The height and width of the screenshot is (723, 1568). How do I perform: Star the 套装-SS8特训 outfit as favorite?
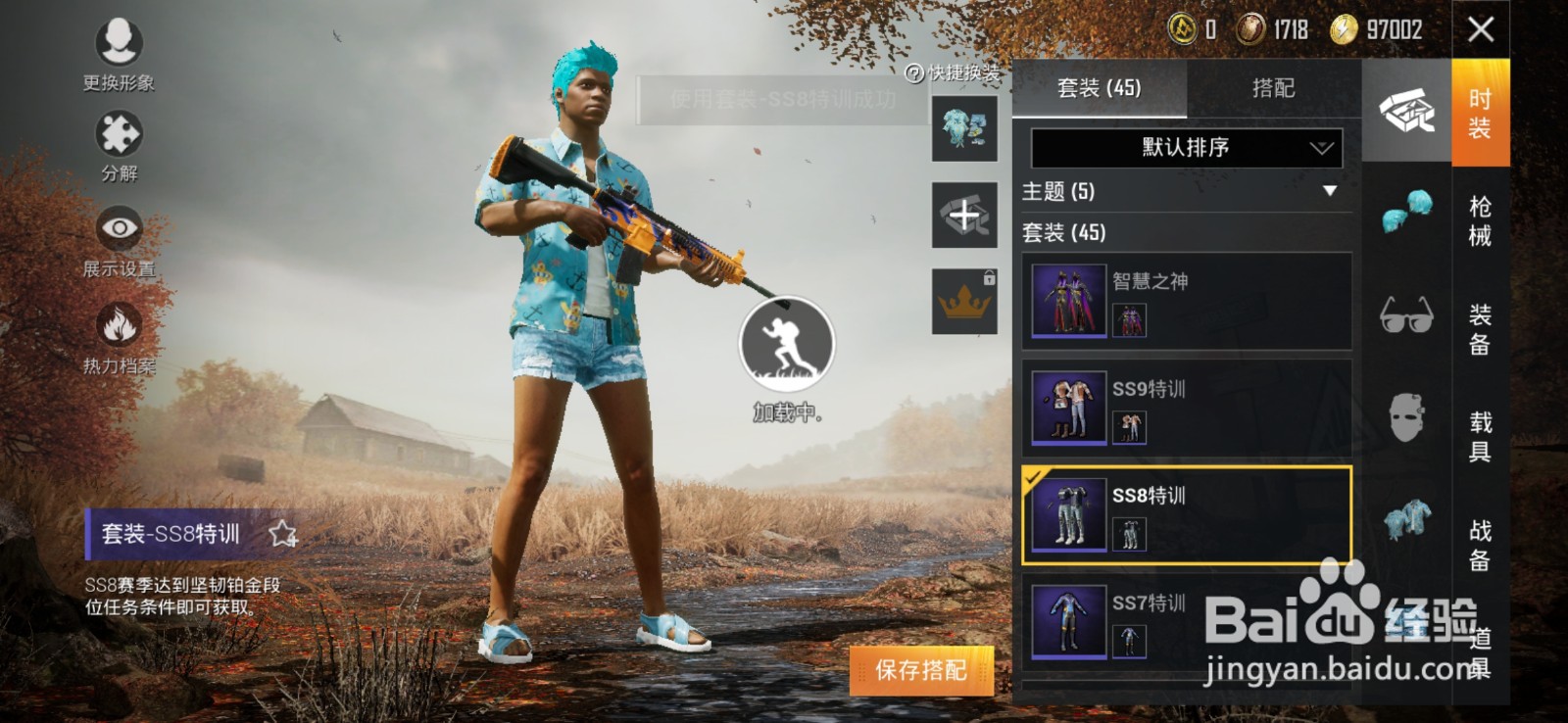tap(282, 534)
